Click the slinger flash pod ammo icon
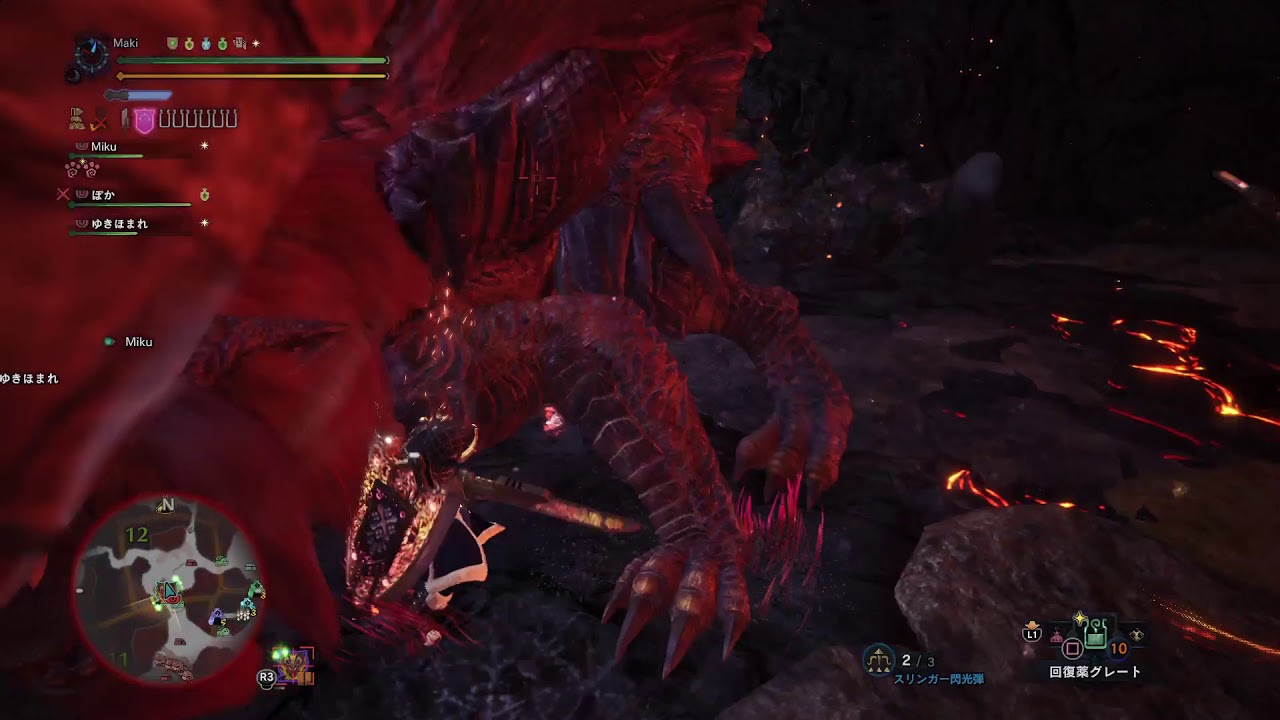The width and height of the screenshot is (1280, 720). (x=880, y=659)
